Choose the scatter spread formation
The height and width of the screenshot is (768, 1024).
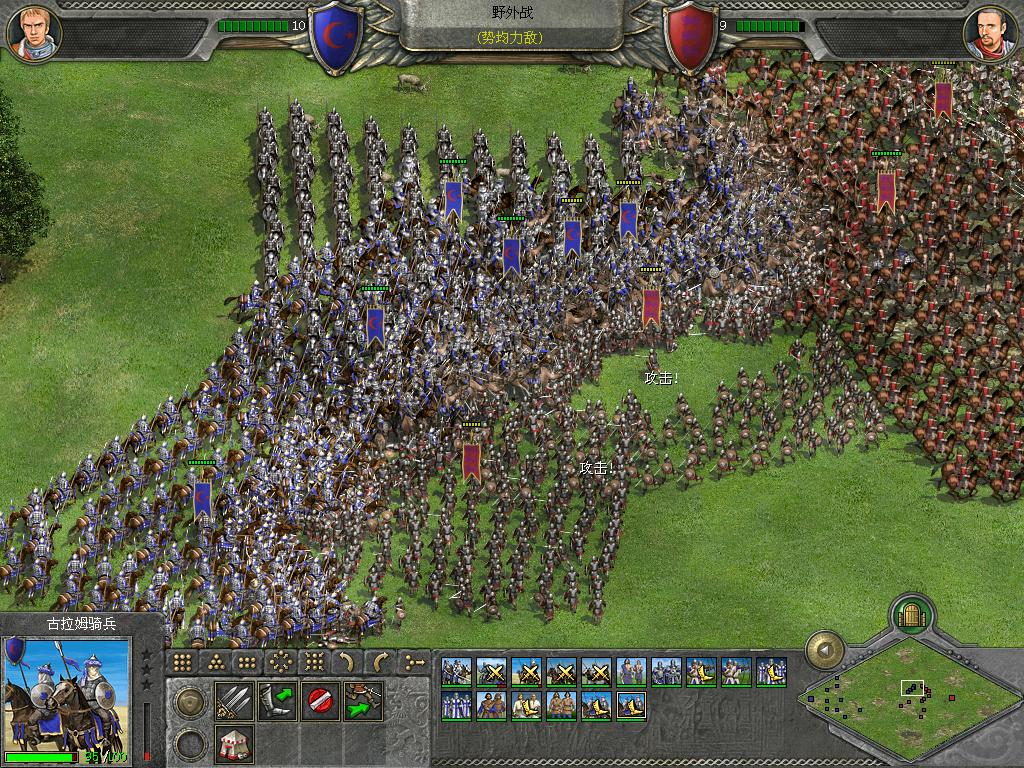[x=314, y=662]
